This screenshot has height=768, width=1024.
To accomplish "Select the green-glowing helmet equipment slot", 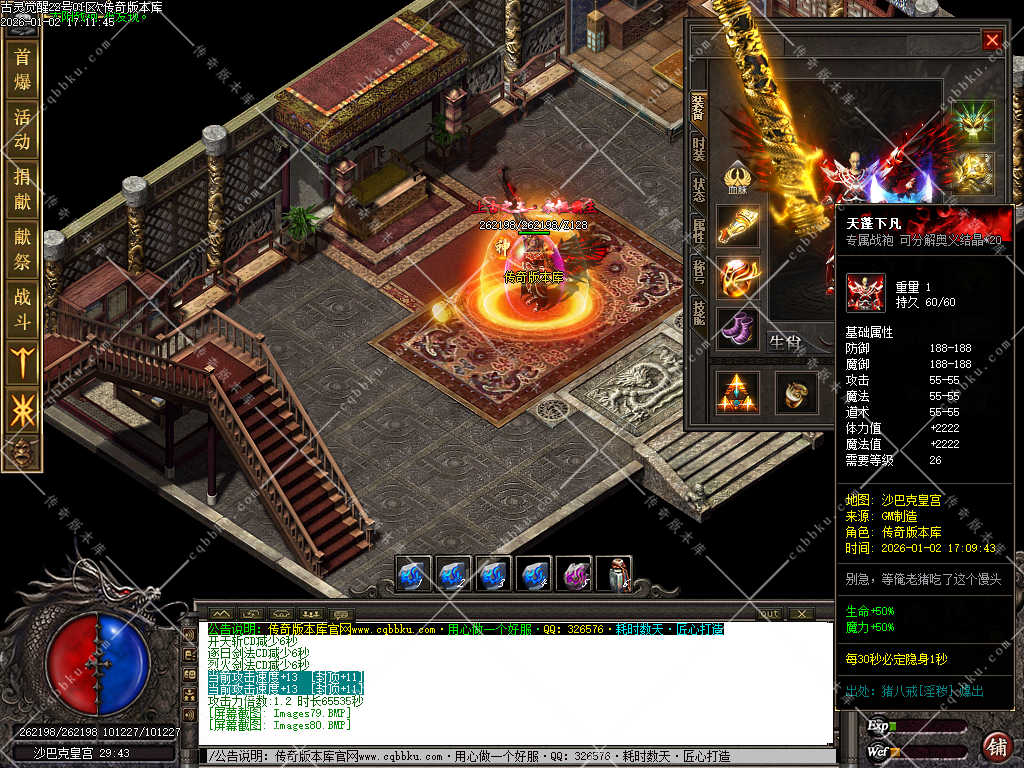I will (x=972, y=121).
